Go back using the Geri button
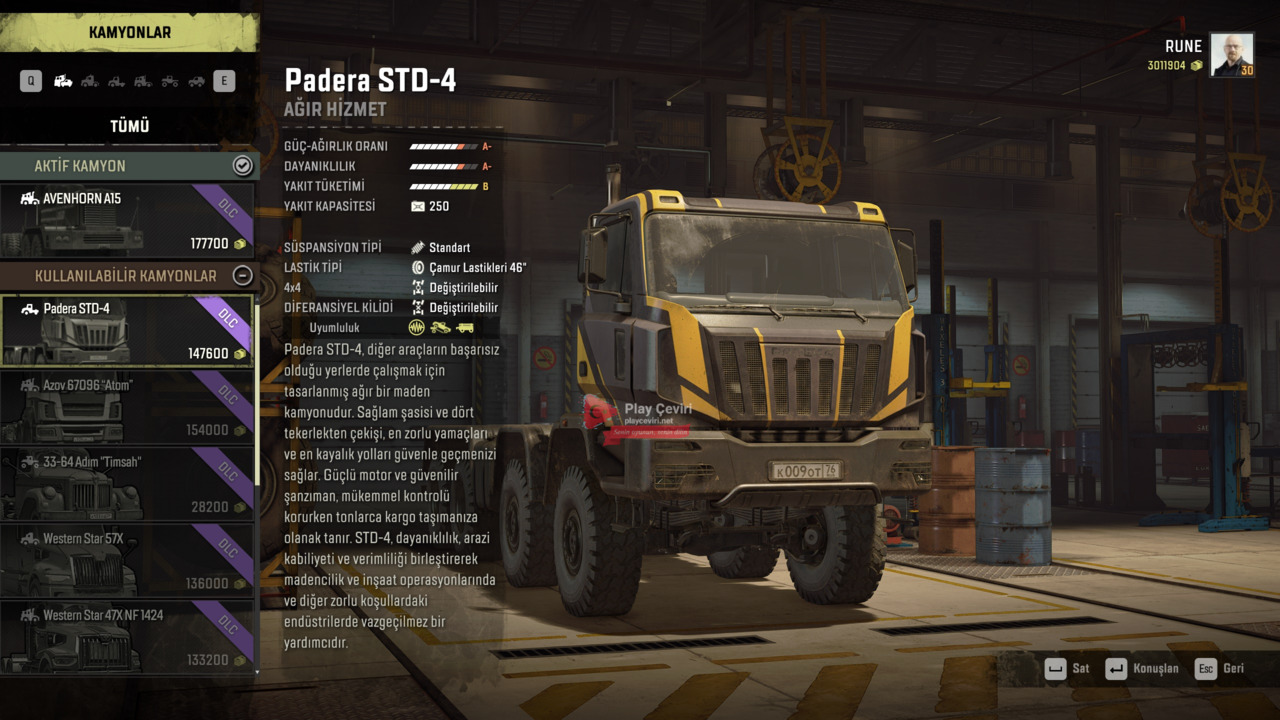The width and height of the screenshot is (1280, 720). coord(1220,669)
